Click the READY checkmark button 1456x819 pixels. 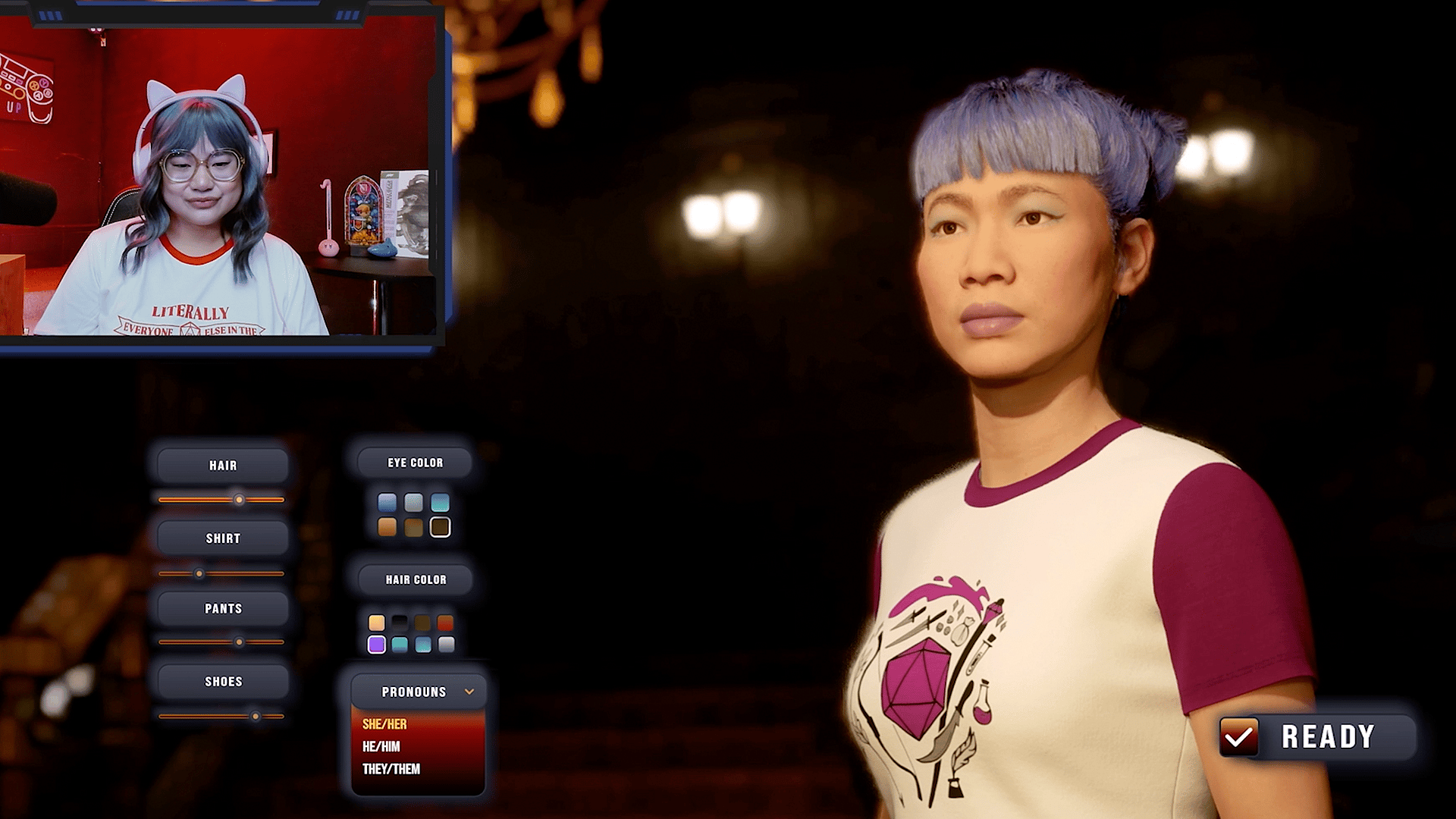click(x=1239, y=736)
